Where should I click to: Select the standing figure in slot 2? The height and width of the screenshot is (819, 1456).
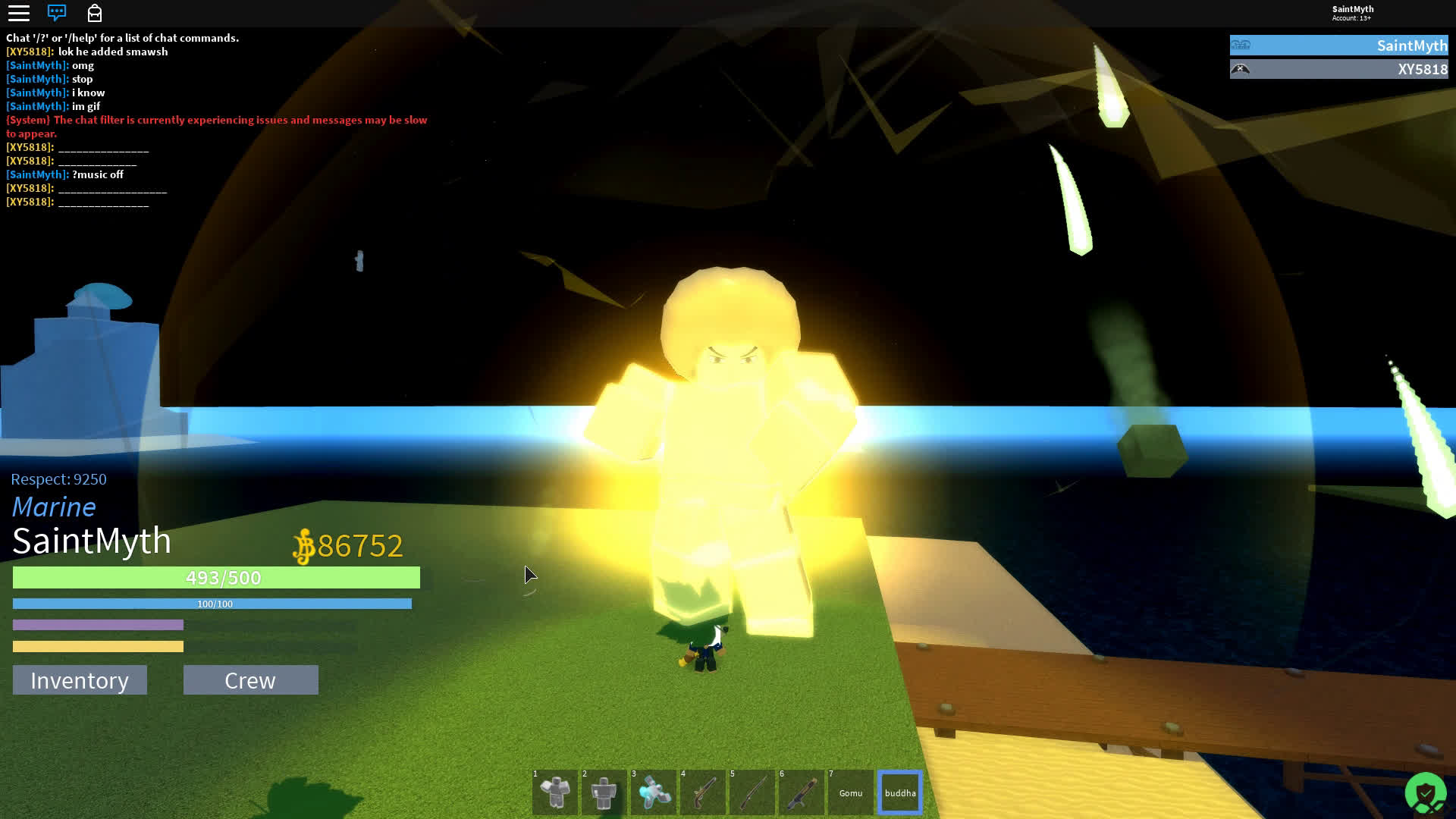coord(604,792)
